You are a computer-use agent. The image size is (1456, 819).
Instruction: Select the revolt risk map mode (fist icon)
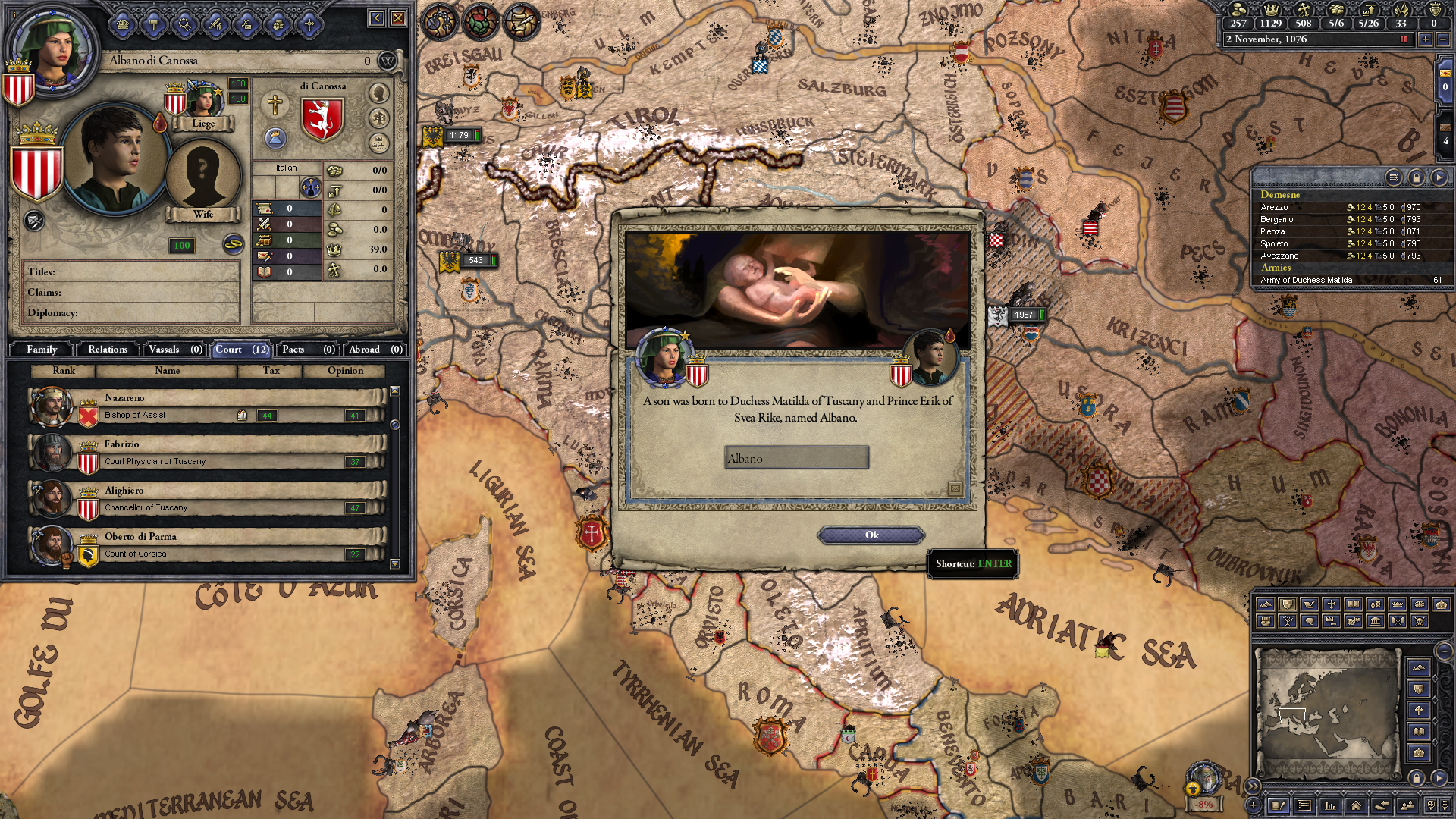1266,622
